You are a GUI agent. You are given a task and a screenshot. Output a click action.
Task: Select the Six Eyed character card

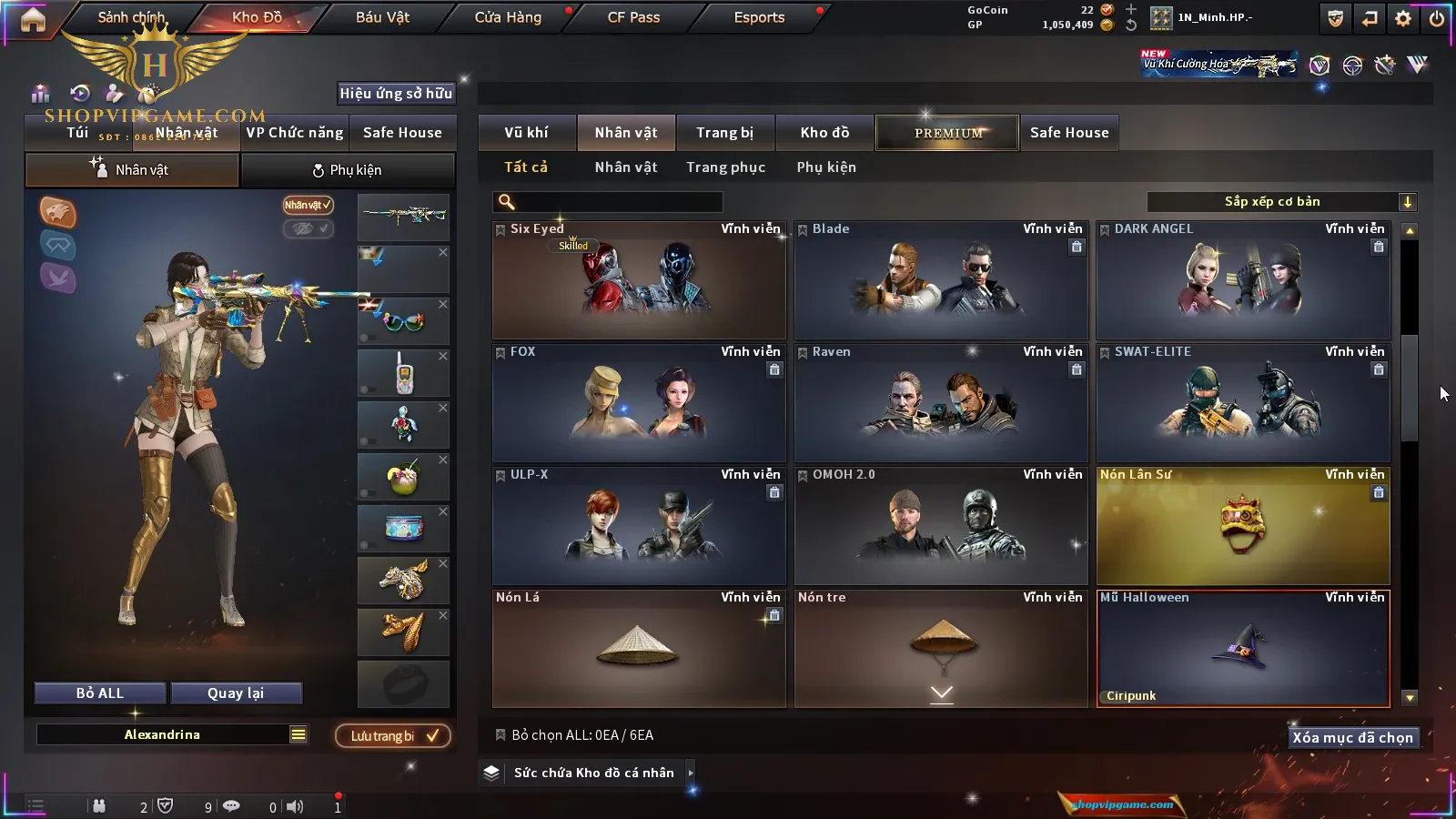[639, 280]
